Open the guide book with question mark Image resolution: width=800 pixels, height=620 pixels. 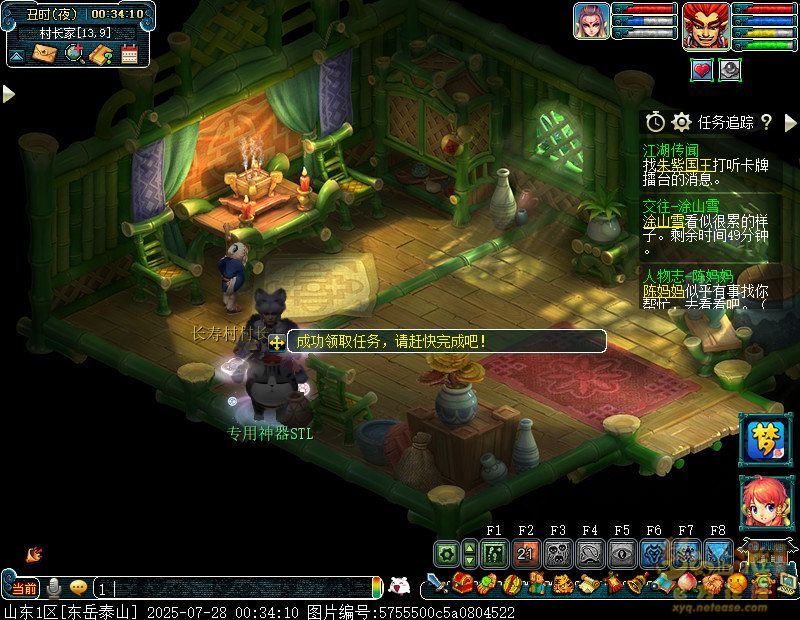pos(100,54)
